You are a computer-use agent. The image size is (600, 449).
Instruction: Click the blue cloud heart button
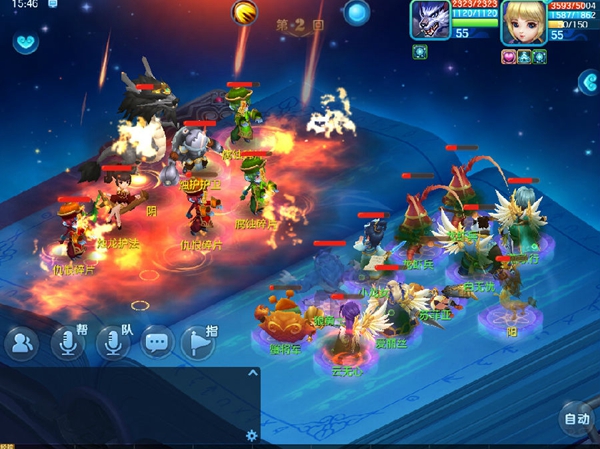pyautogui.click(x=26, y=42)
